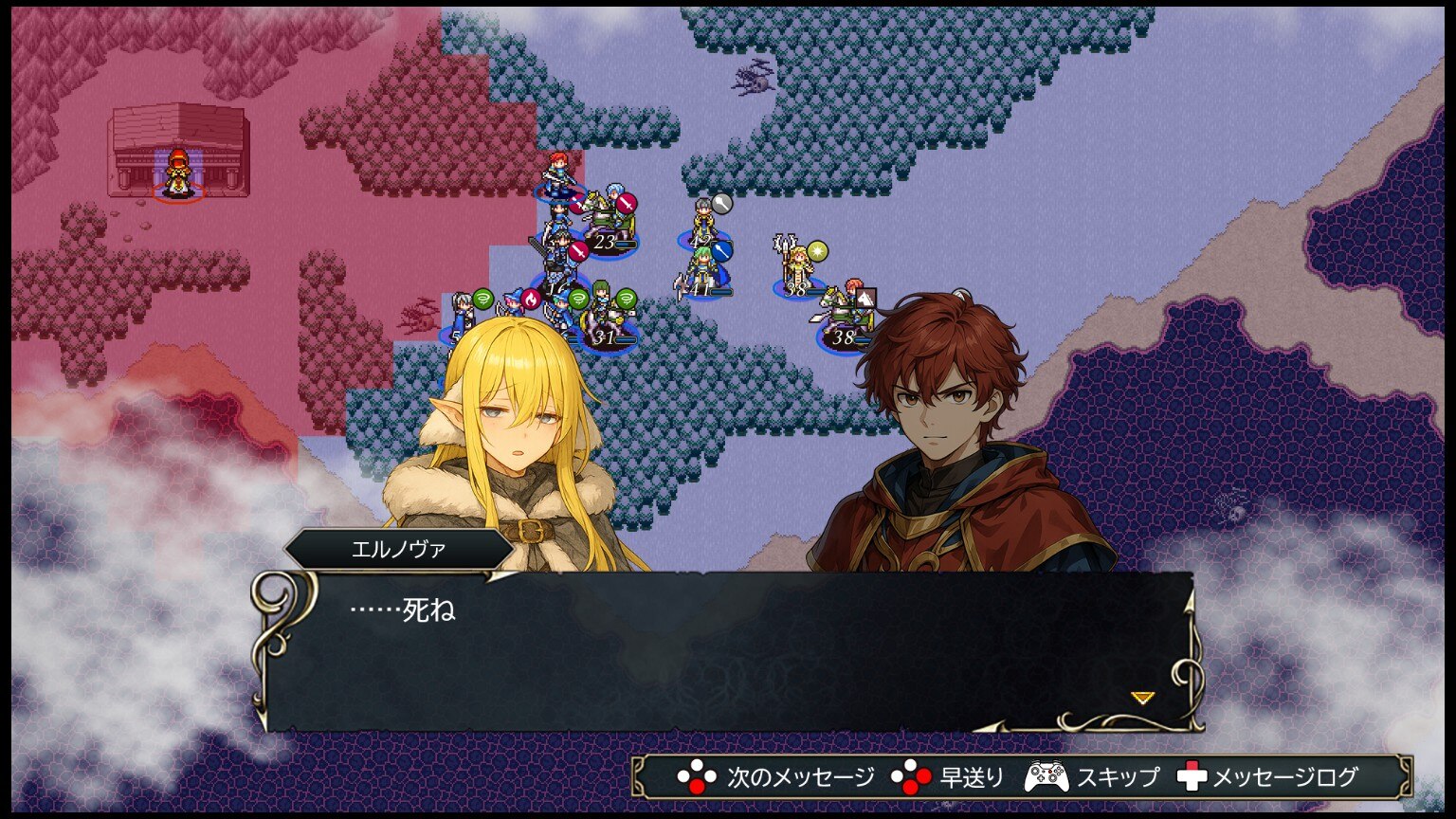Screen dimensions: 1456x819
Task: Advance the dialogue by clicking Elnova's message text
Action: (x=403, y=610)
